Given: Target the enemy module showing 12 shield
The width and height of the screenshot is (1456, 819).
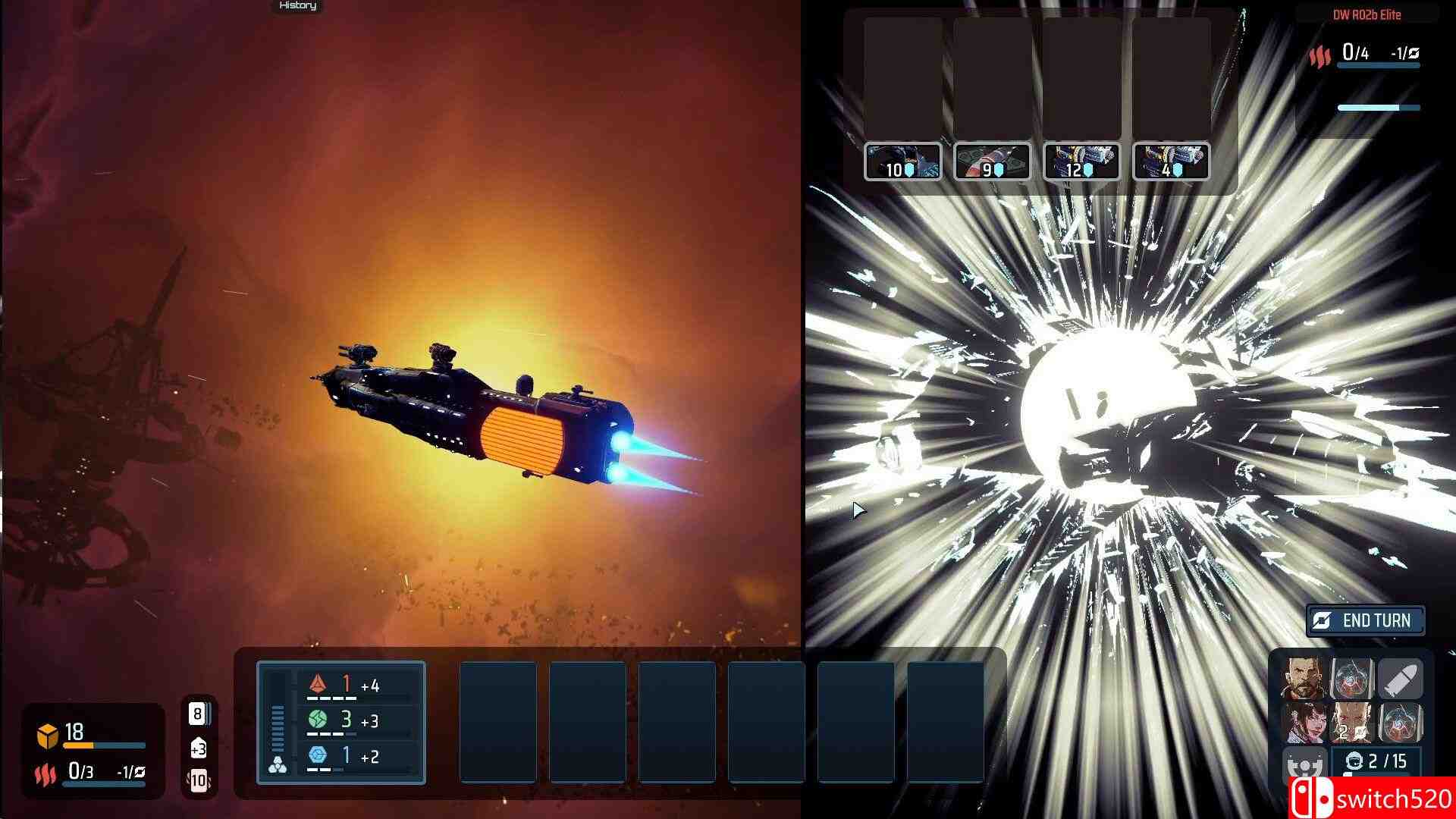Looking at the screenshot, I should pos(1081,162).
